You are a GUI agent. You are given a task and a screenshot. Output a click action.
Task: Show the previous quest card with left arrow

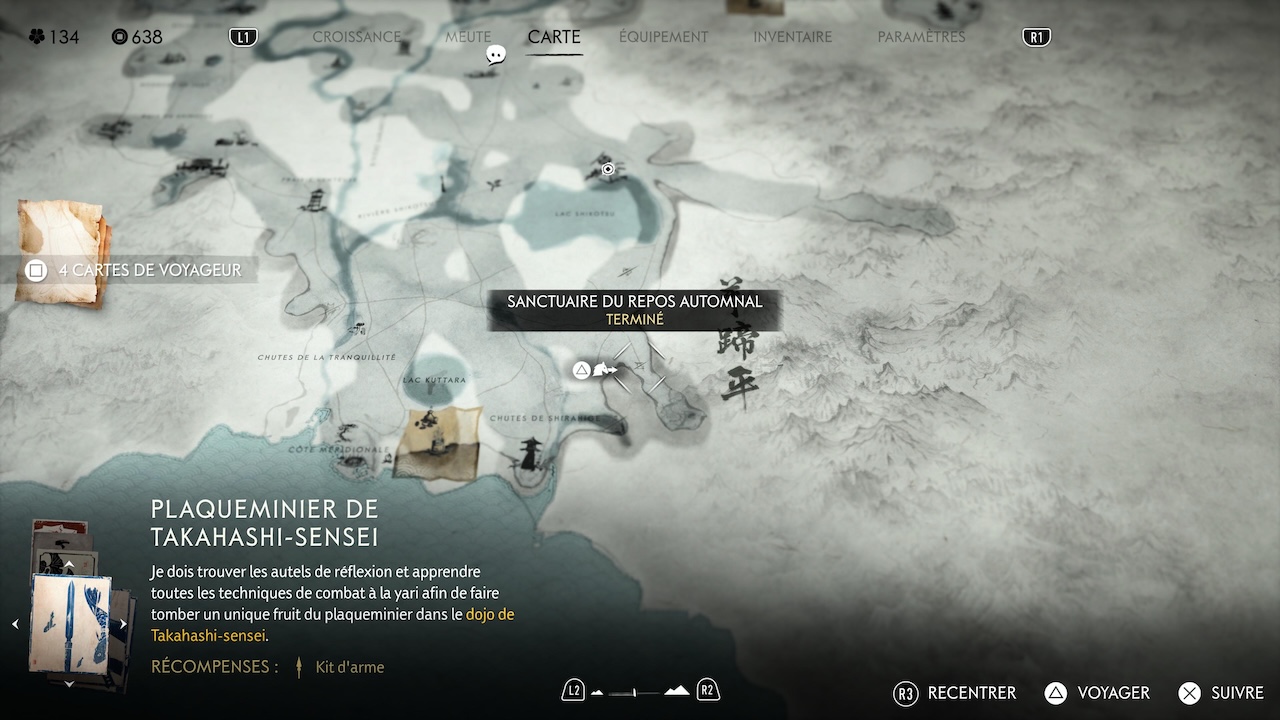pyautogui.click(x=15, y=624)
